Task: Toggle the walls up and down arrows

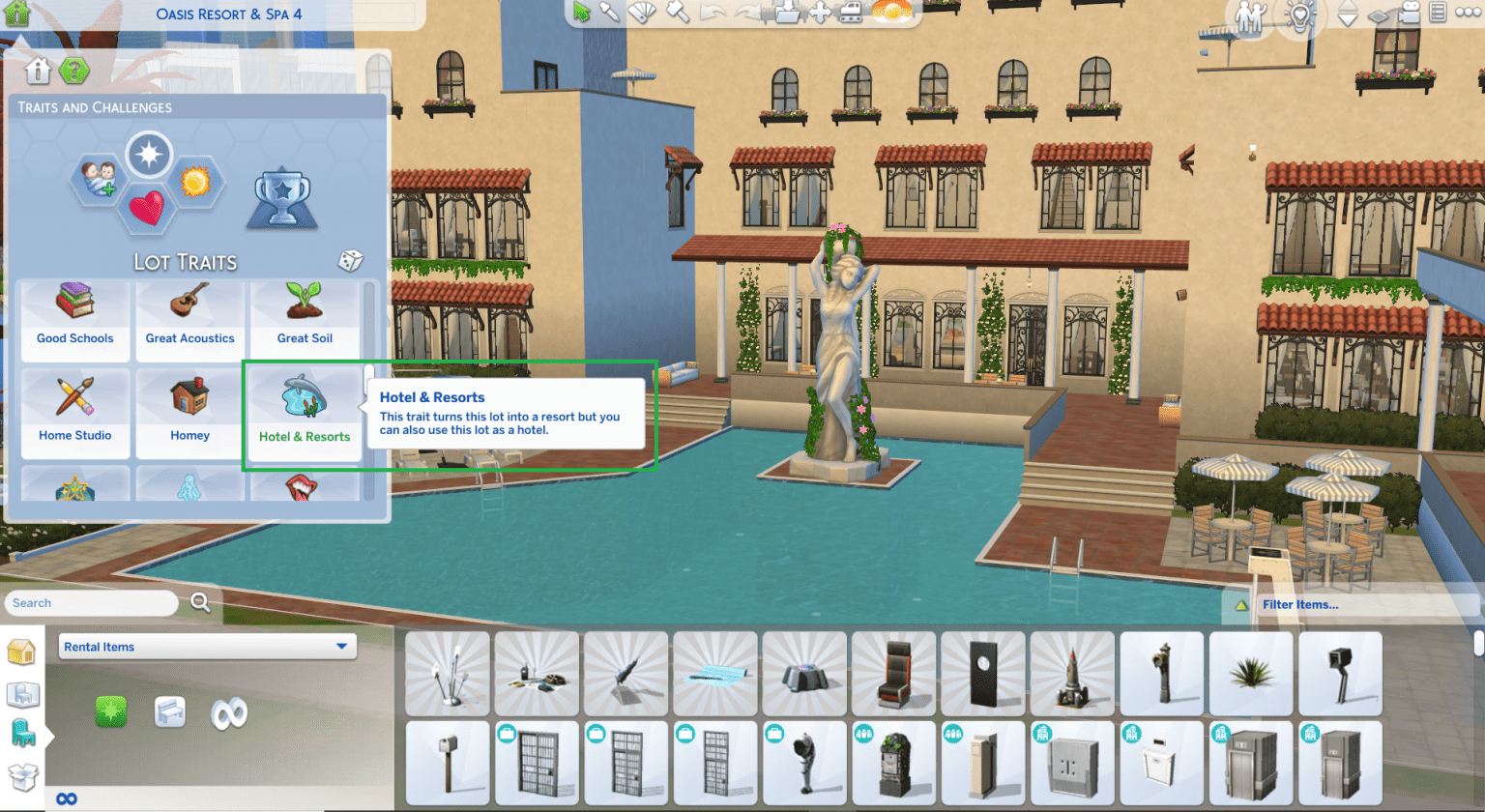Action: point(1347,14)
